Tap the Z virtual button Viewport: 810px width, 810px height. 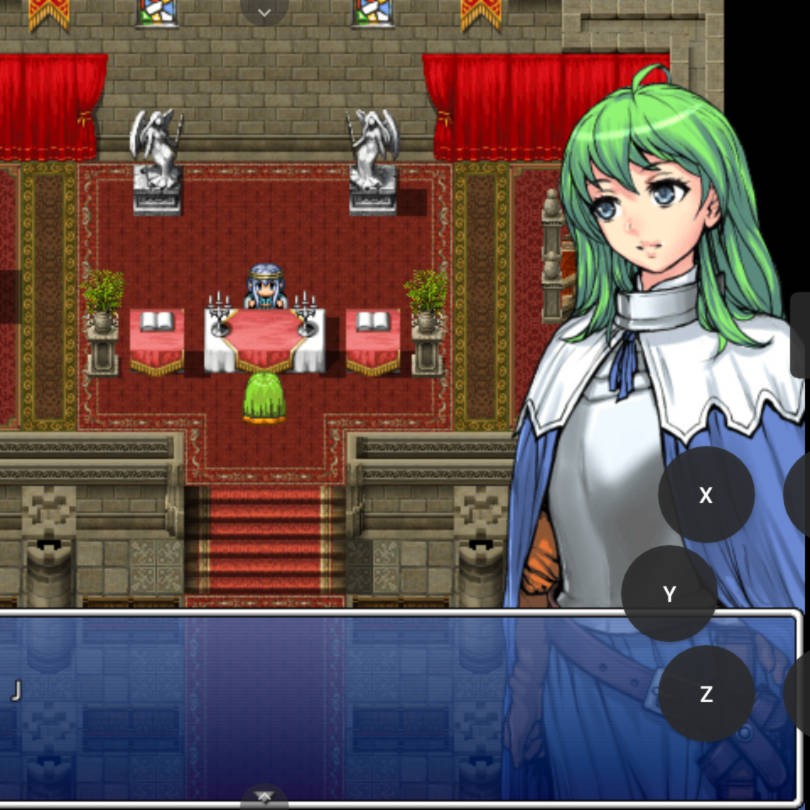pos(706,694)
